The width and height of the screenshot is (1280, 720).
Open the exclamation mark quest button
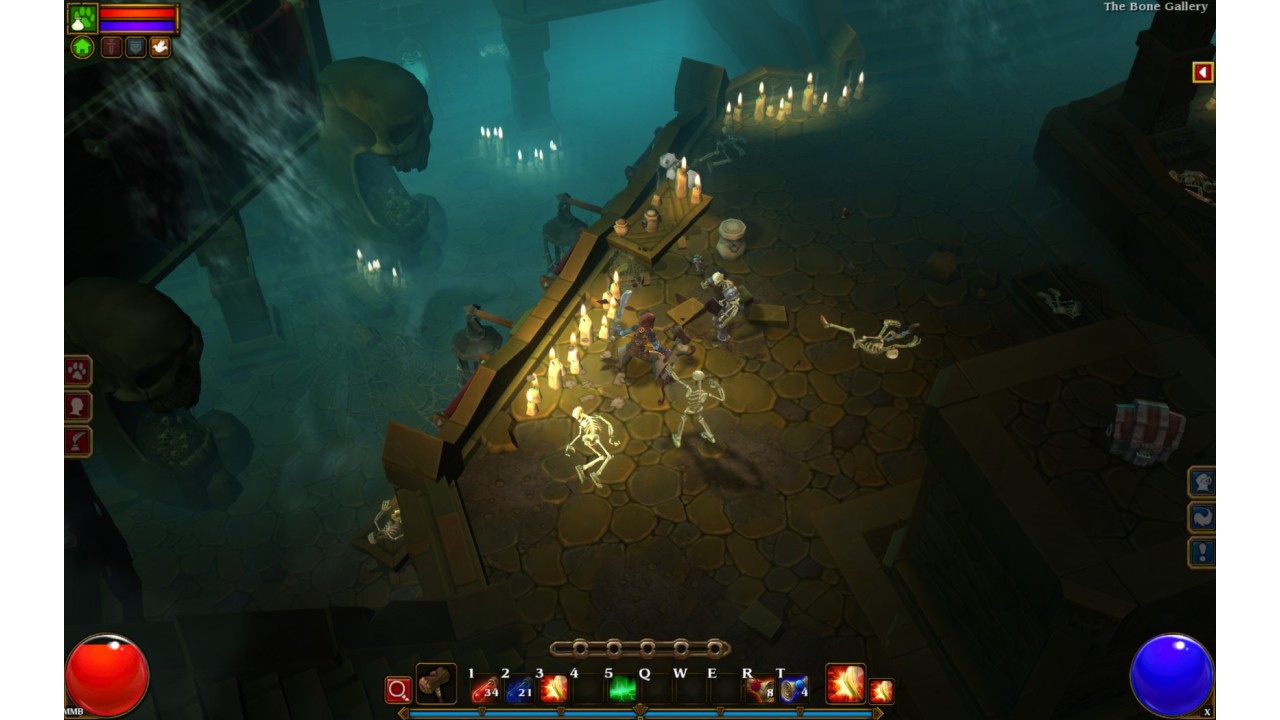1202,552
